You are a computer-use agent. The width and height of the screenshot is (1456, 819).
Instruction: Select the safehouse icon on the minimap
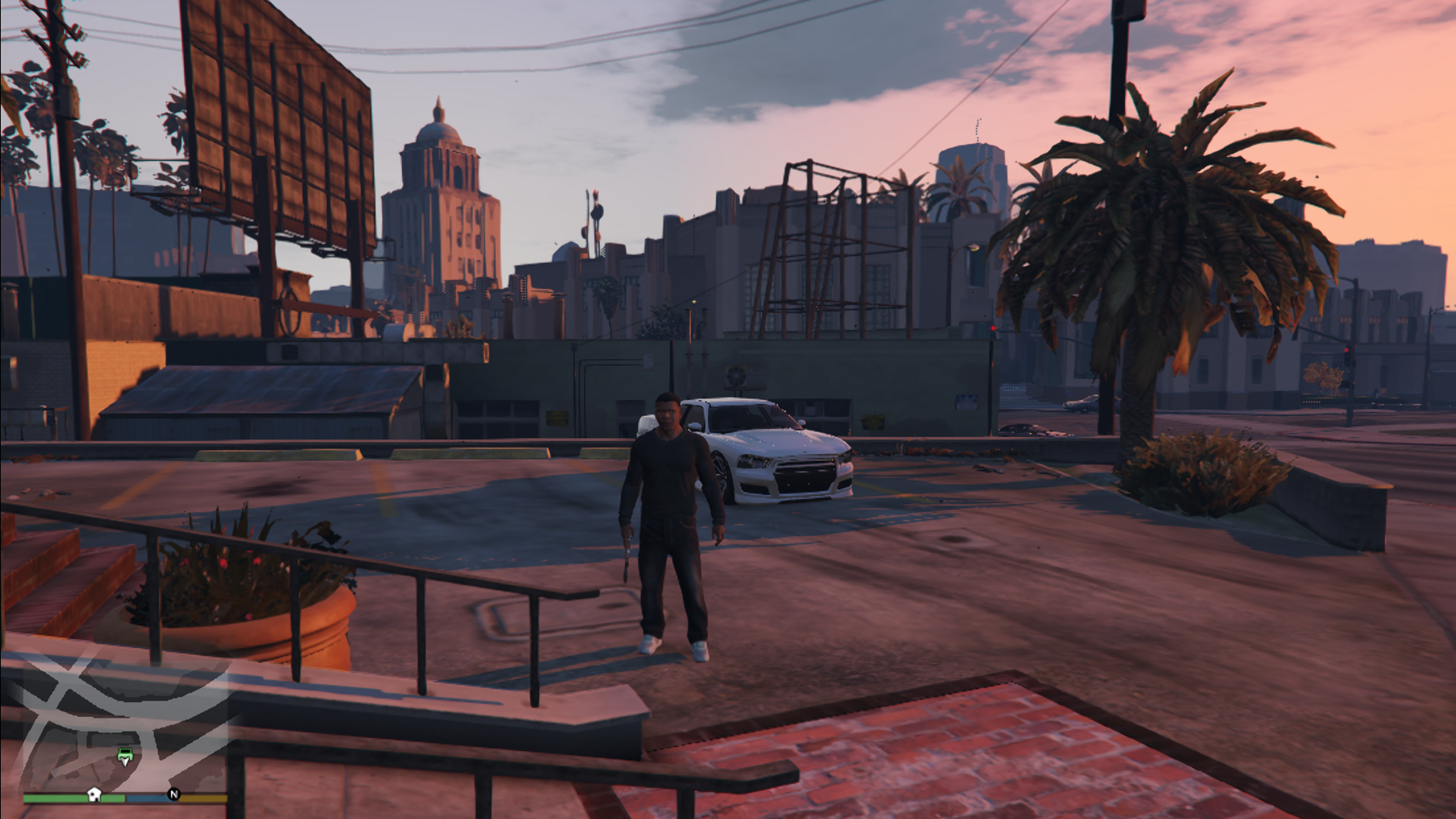94,794
